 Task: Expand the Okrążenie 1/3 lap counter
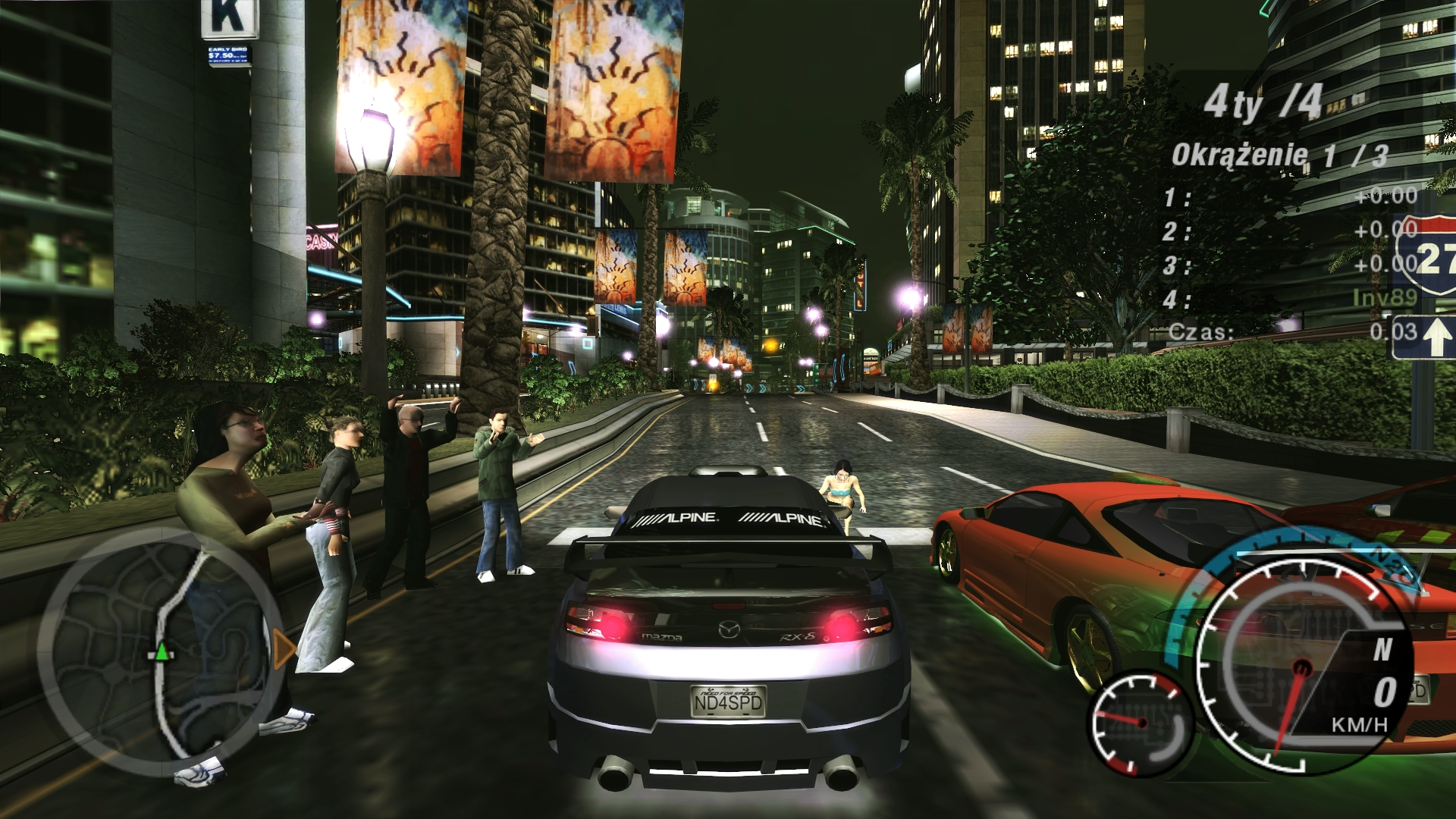pos(1278,152)
